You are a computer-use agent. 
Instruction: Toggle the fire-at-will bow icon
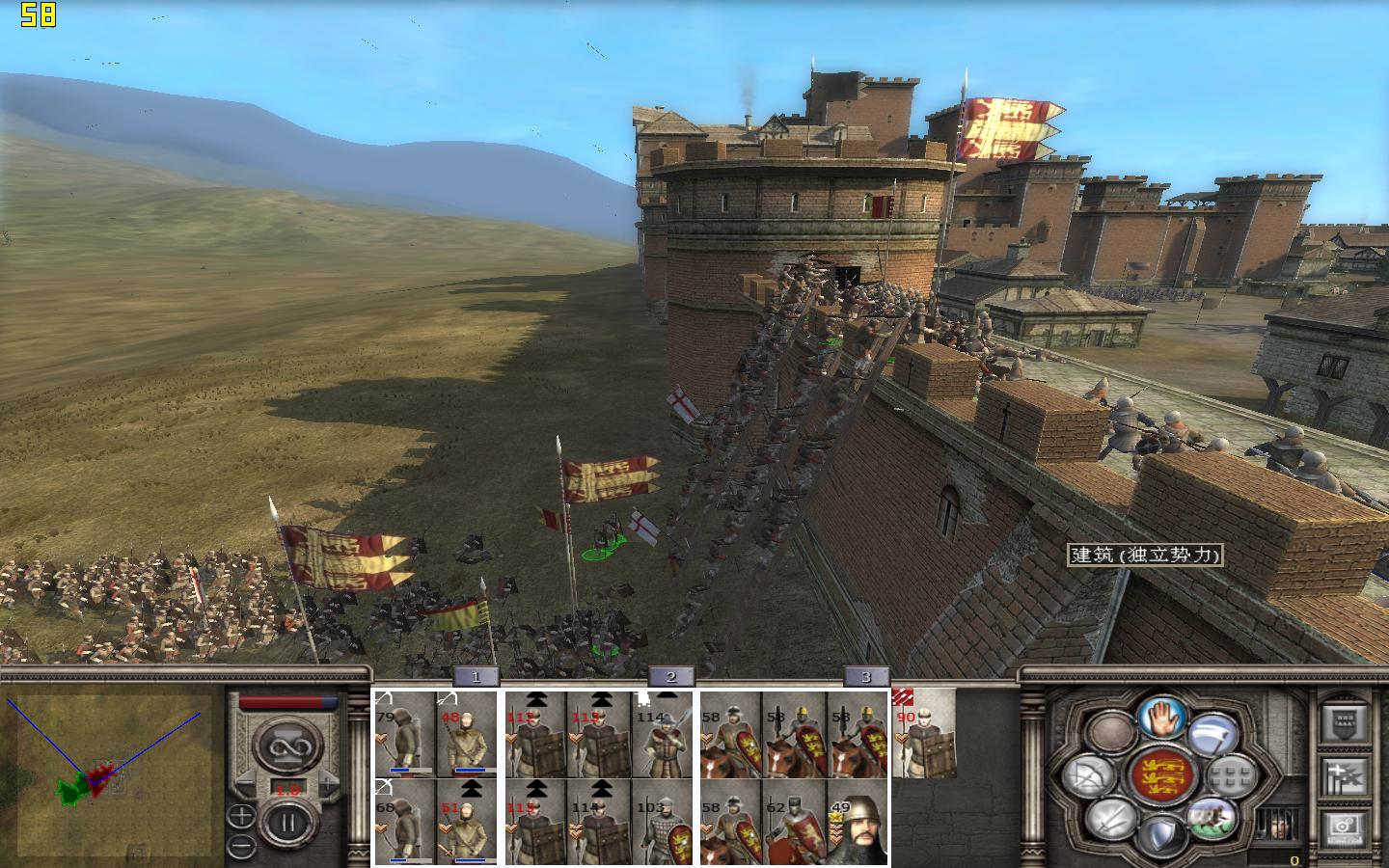click(1089, 776)
